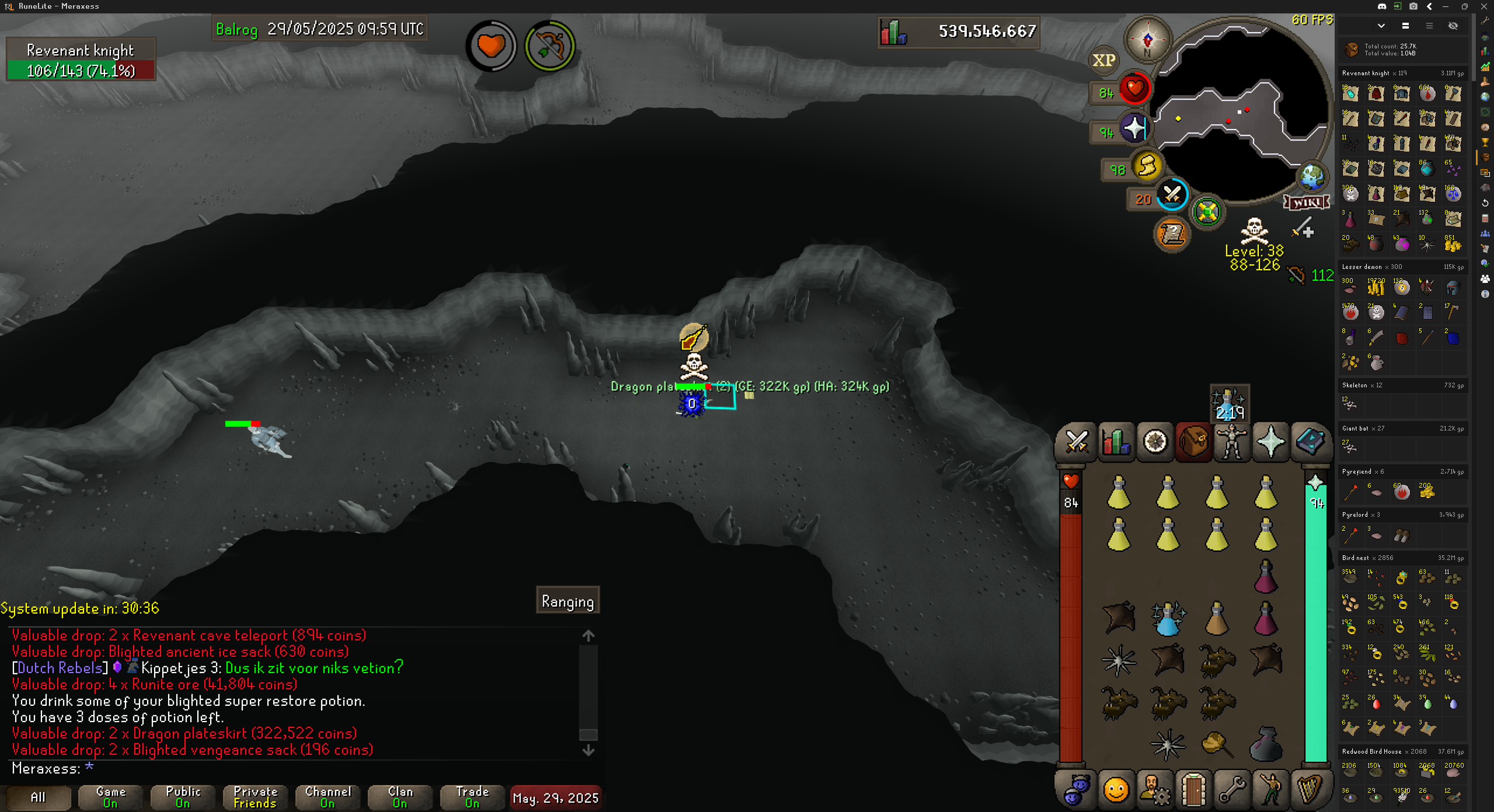Switch to the All chat tab

[38, 797]
